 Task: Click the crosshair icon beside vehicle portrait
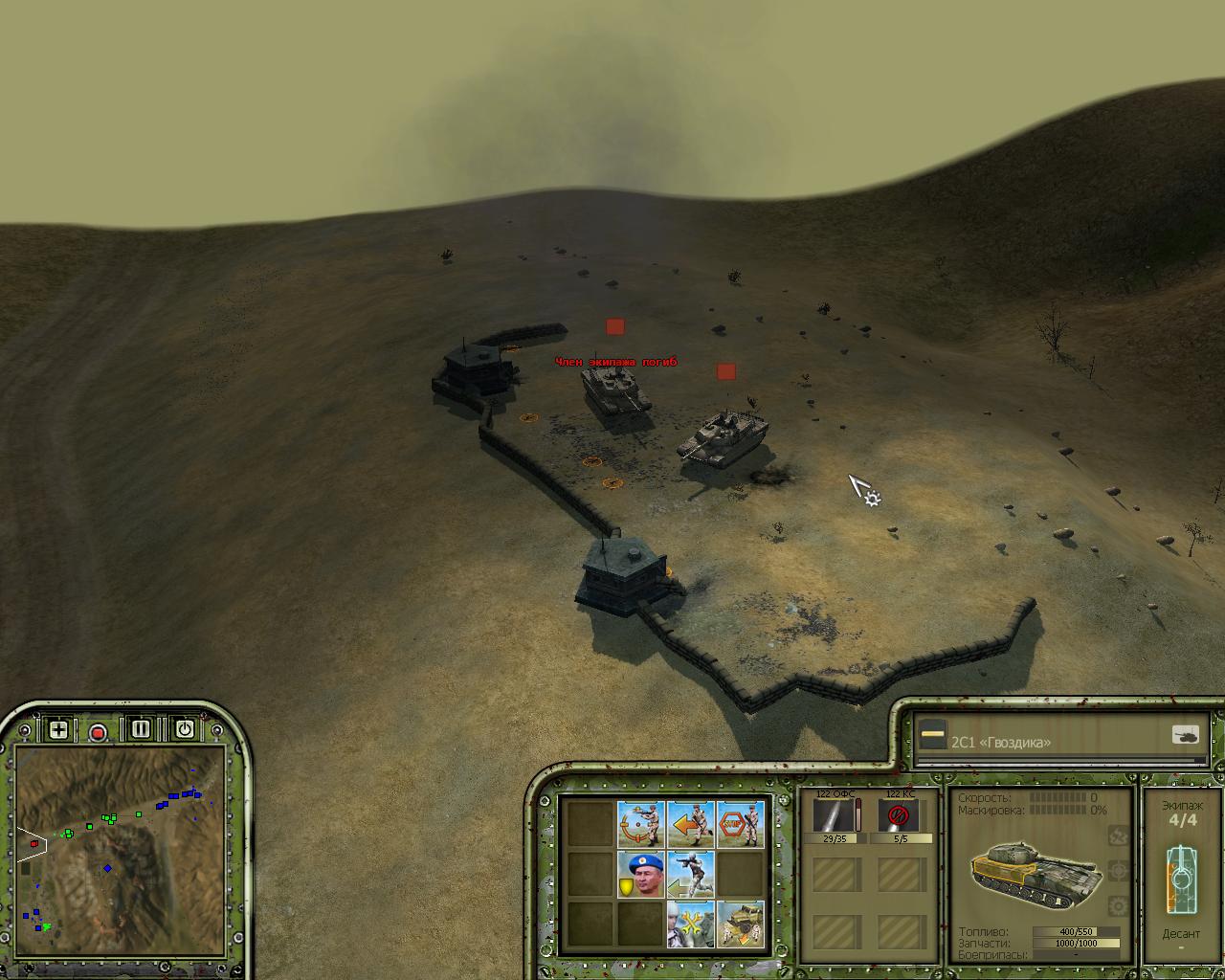click(x=1117, y=871)
